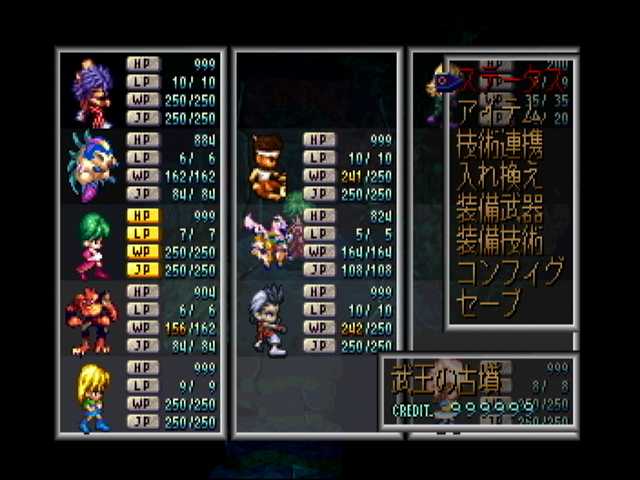Select the blonde-haired character

coord(93,396)
